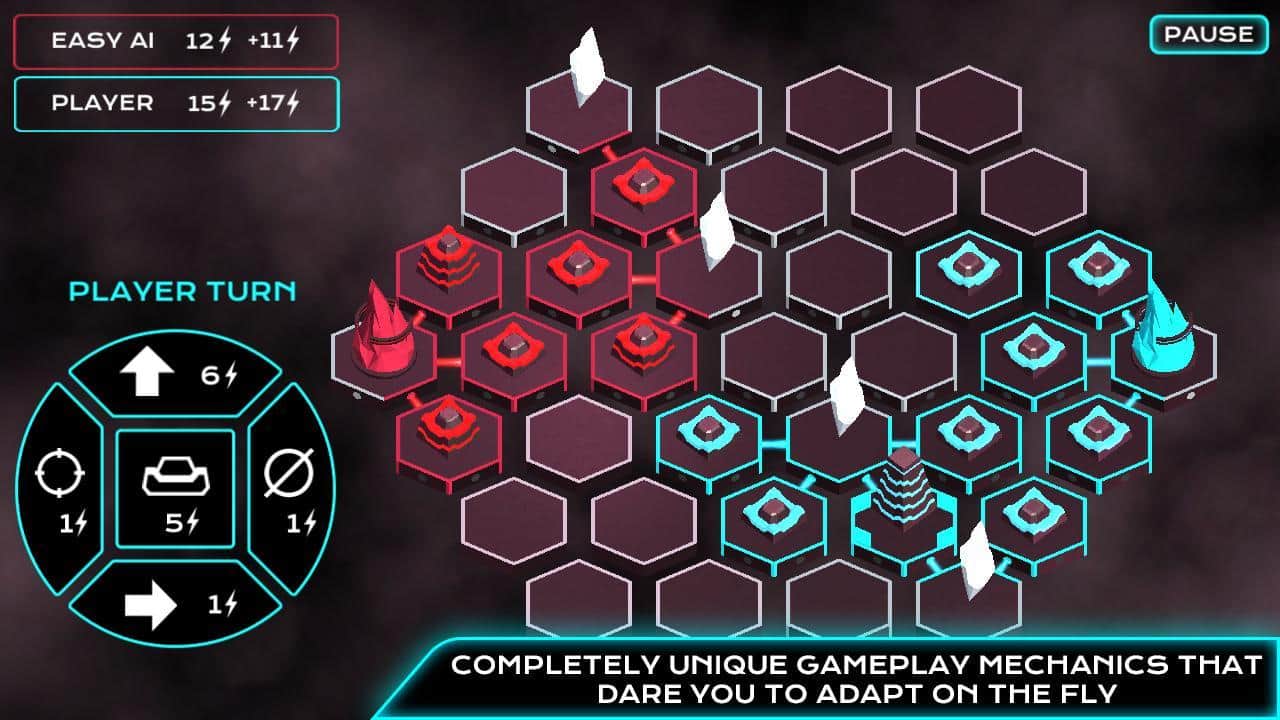Viewport: 1280px width, 720px height.
Task: Collect the crystal floating mid-board
Action: point(845,395)
